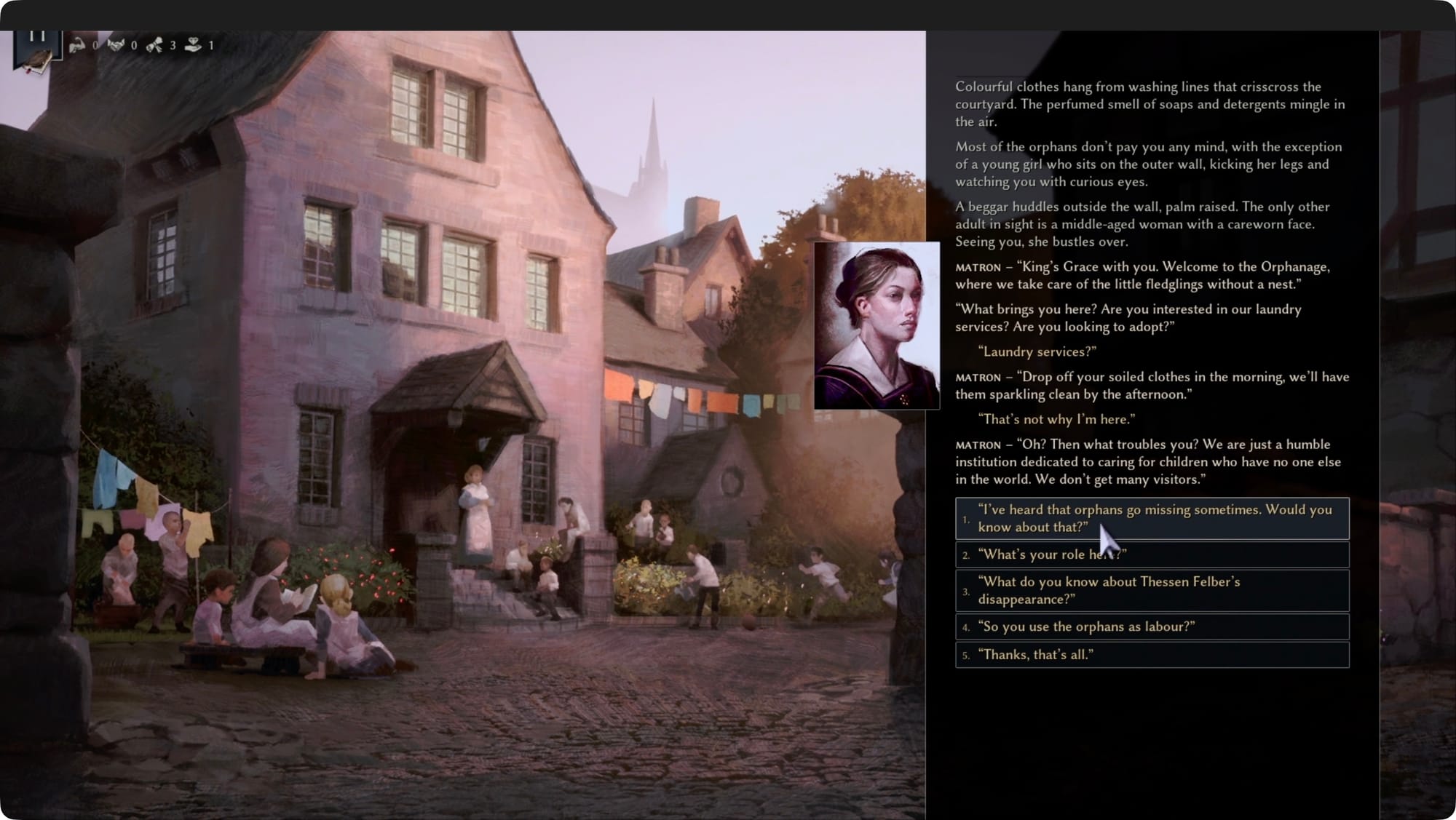This screenshot has height=820, width=1456.
Task: Click the flexed arm resource icon
Action: [x=77, y=45]
